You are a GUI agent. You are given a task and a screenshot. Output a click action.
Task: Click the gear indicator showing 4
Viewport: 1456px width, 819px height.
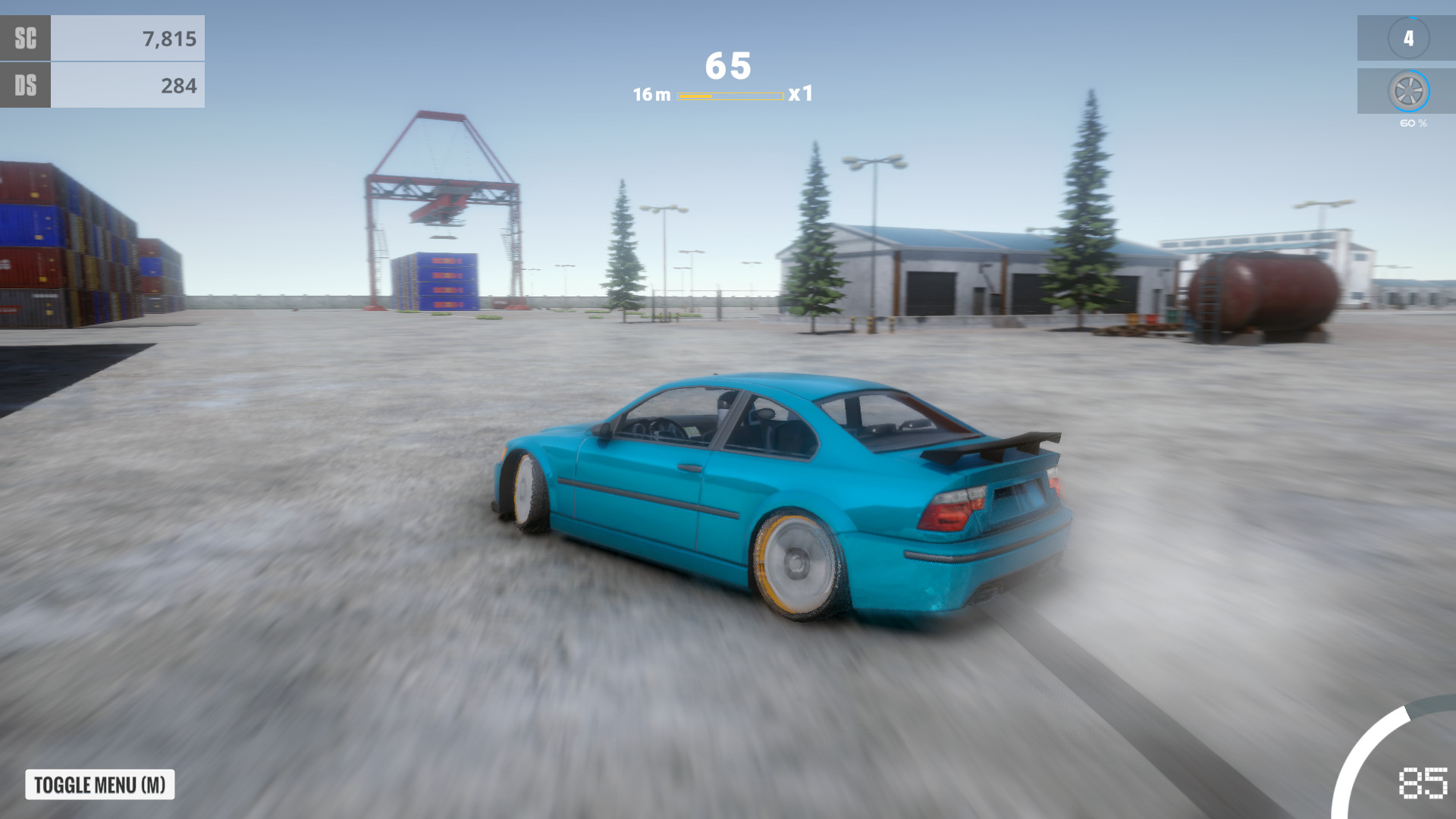pyautogui.click(x=1409, y=36)
